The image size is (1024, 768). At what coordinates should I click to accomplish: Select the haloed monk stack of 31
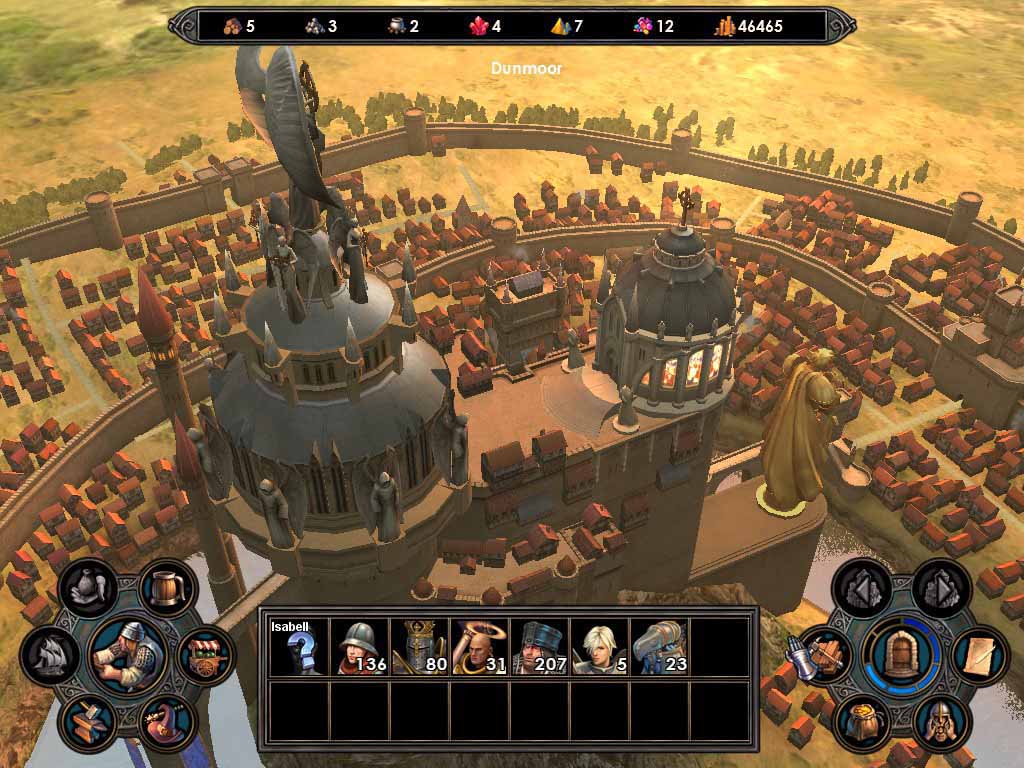[x=479, y=647]
